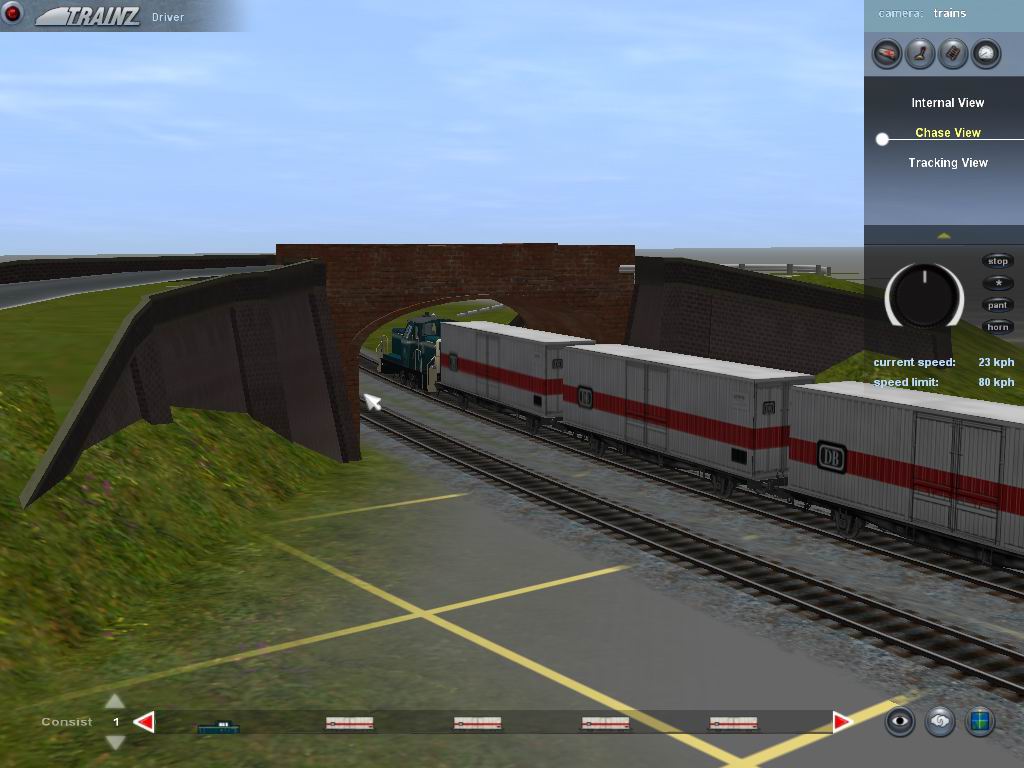Click the red left consist arrow
The image size is (1024, 768).
[x=145, y=722]
